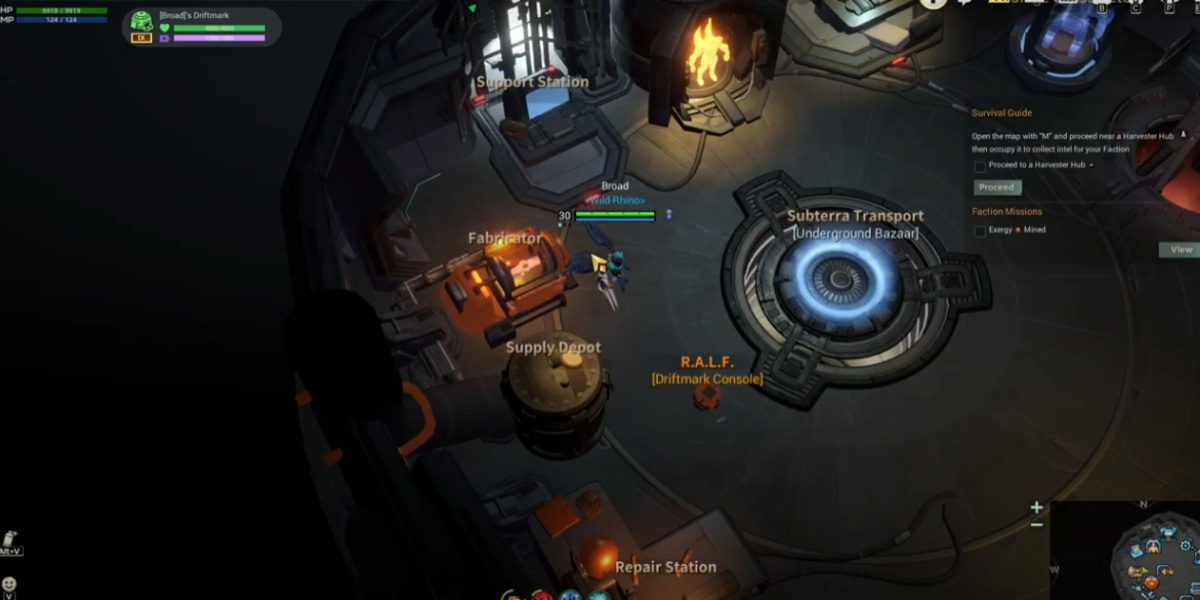The height and width of the screenshot is (600, 1200).
Task: Click the smiley emote icon
Action: (9, 583)
